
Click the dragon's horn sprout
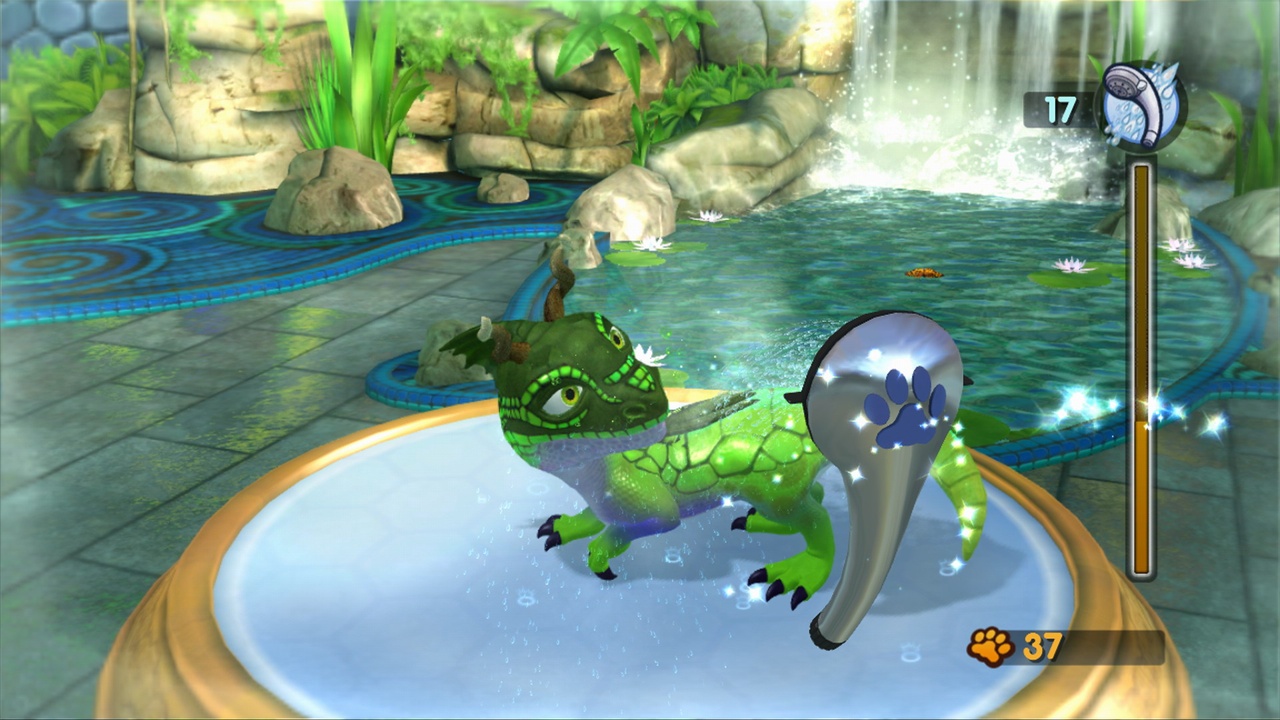point(558,290)
